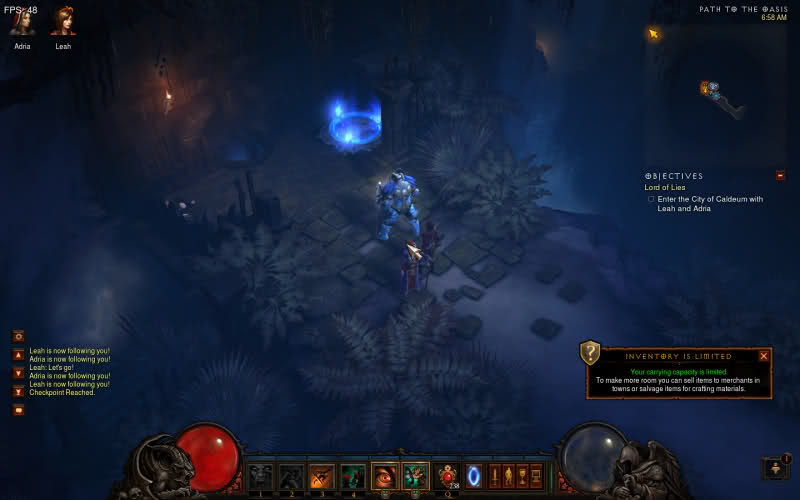Select Adria's follower portrait
The height and width of the screenshot is (500, 800).
click(x=22, y=22)
